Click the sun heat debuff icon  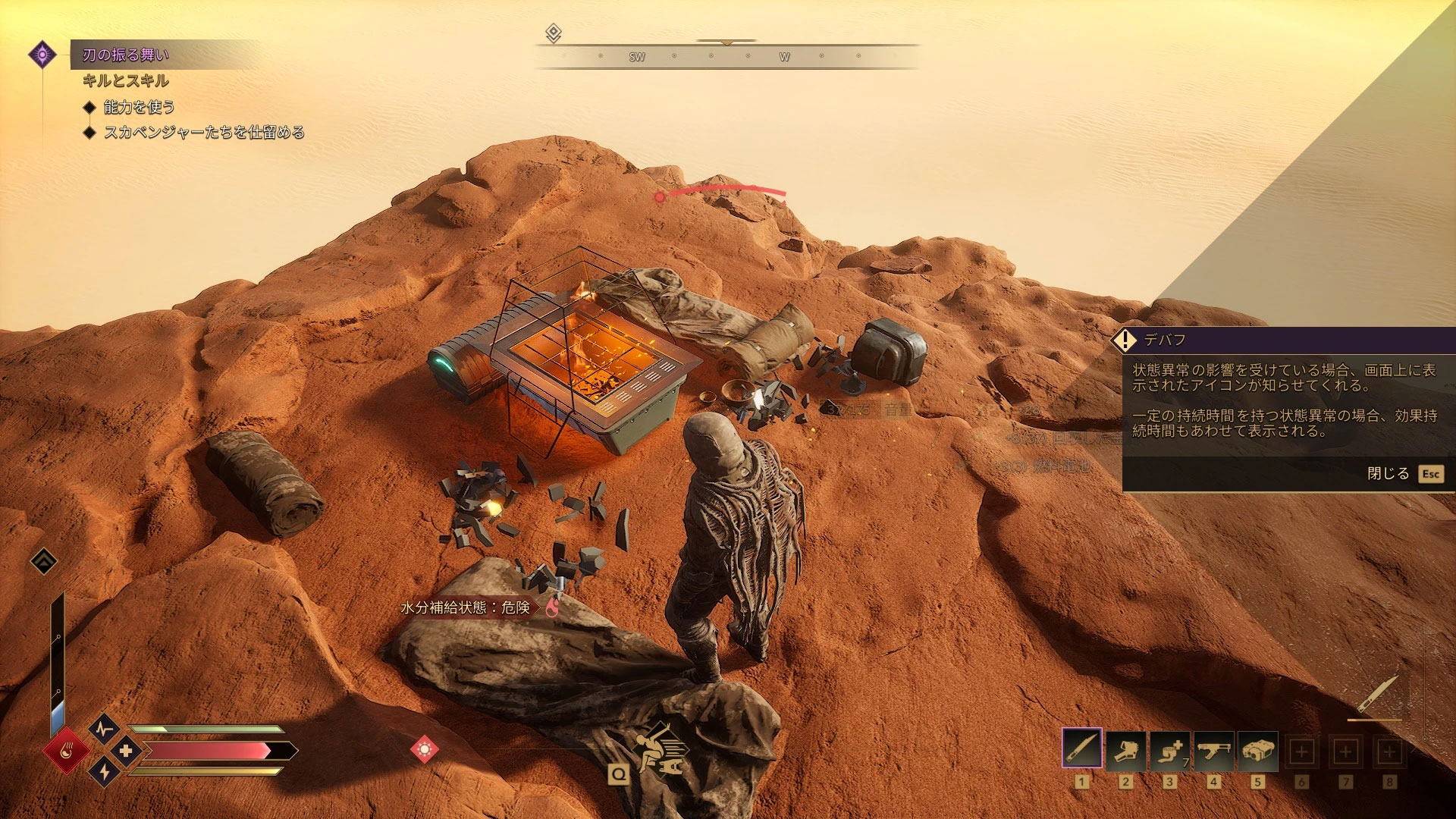(424, 749)
